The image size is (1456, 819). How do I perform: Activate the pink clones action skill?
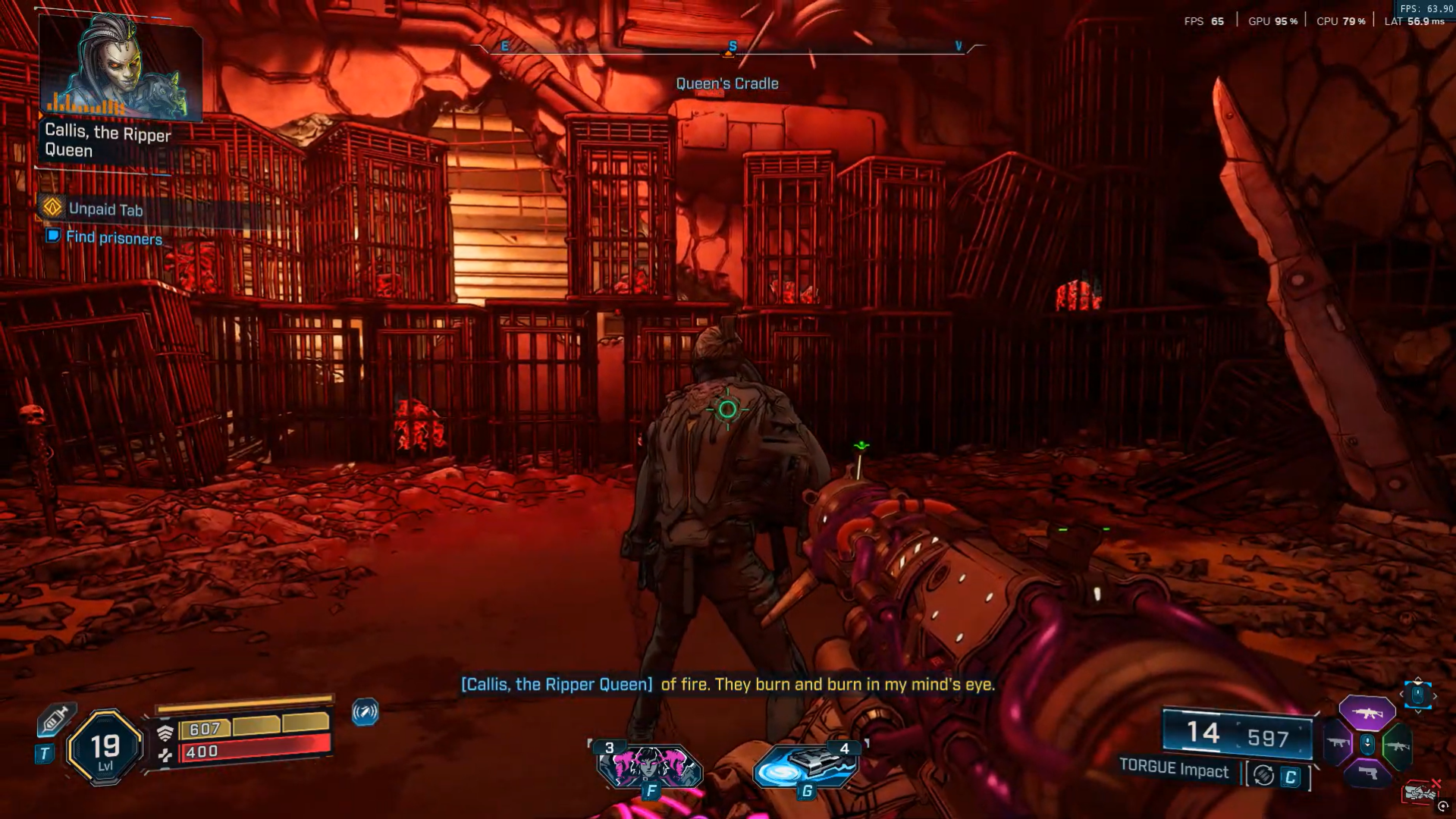[649, 766]
